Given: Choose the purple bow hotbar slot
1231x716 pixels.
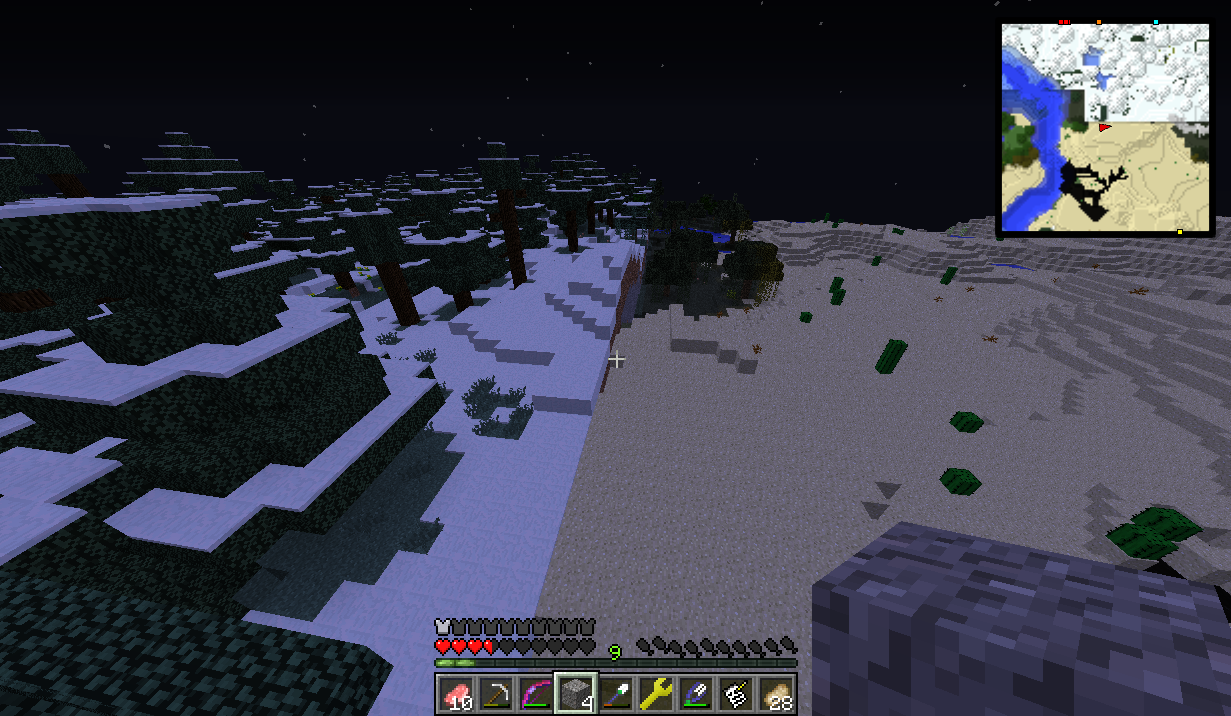Looking at the screenshot, I should 536,694.
